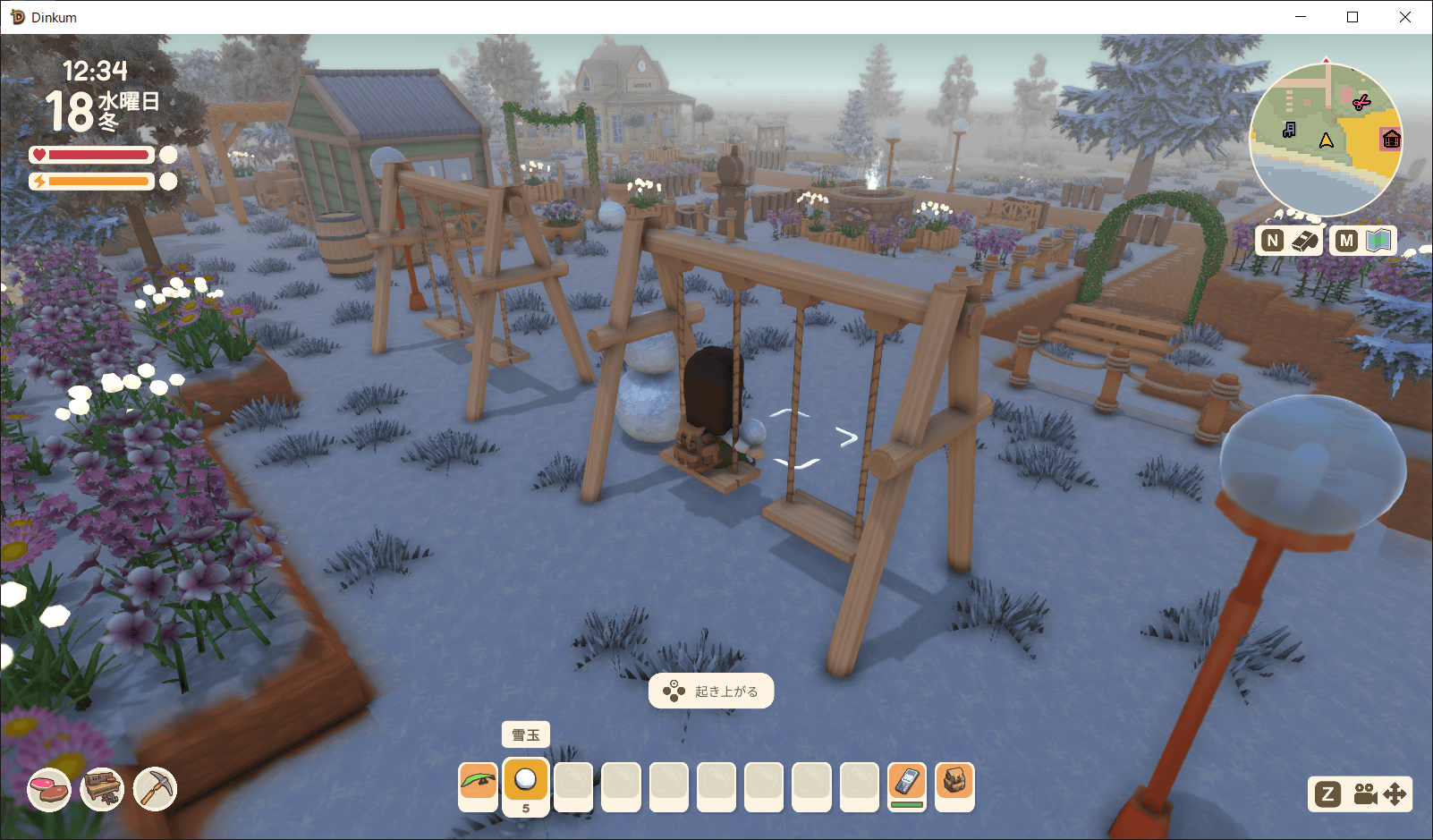This screenshot has height=840, width=1433.
Task: Minimize the Dinkum window
Action: pos(1301,17)
